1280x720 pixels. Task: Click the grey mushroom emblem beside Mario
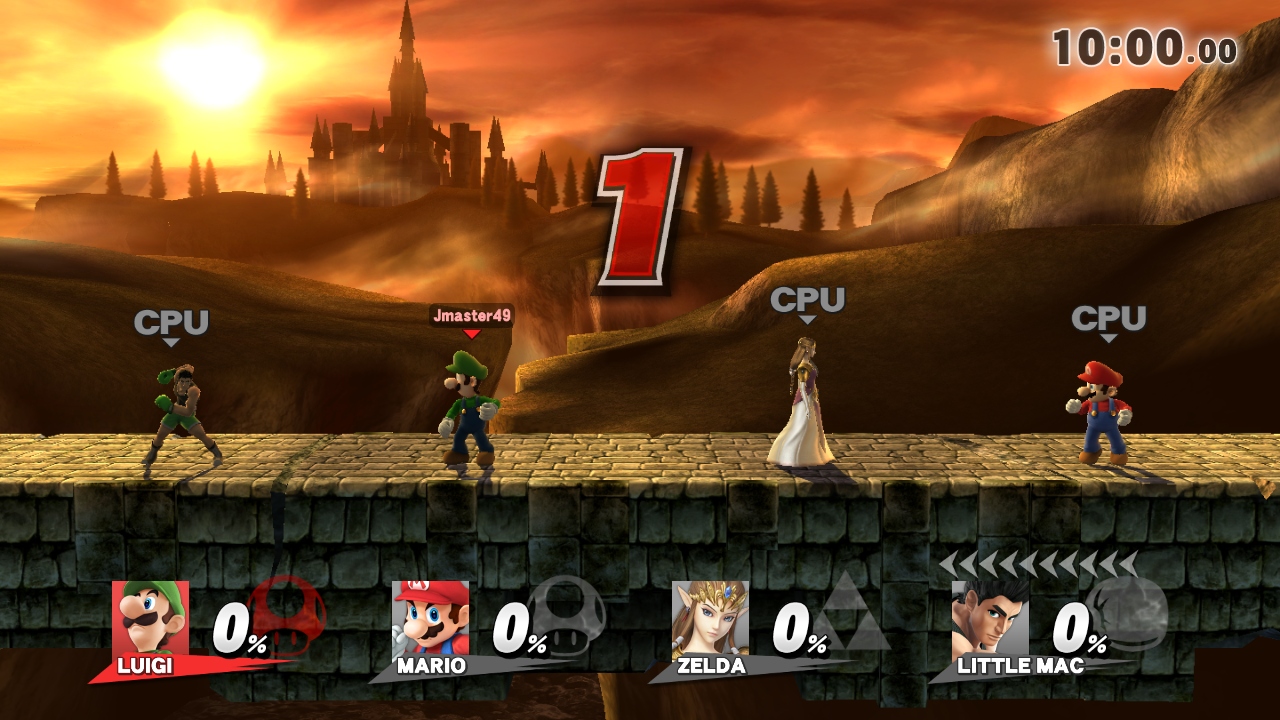pos(566,611)
